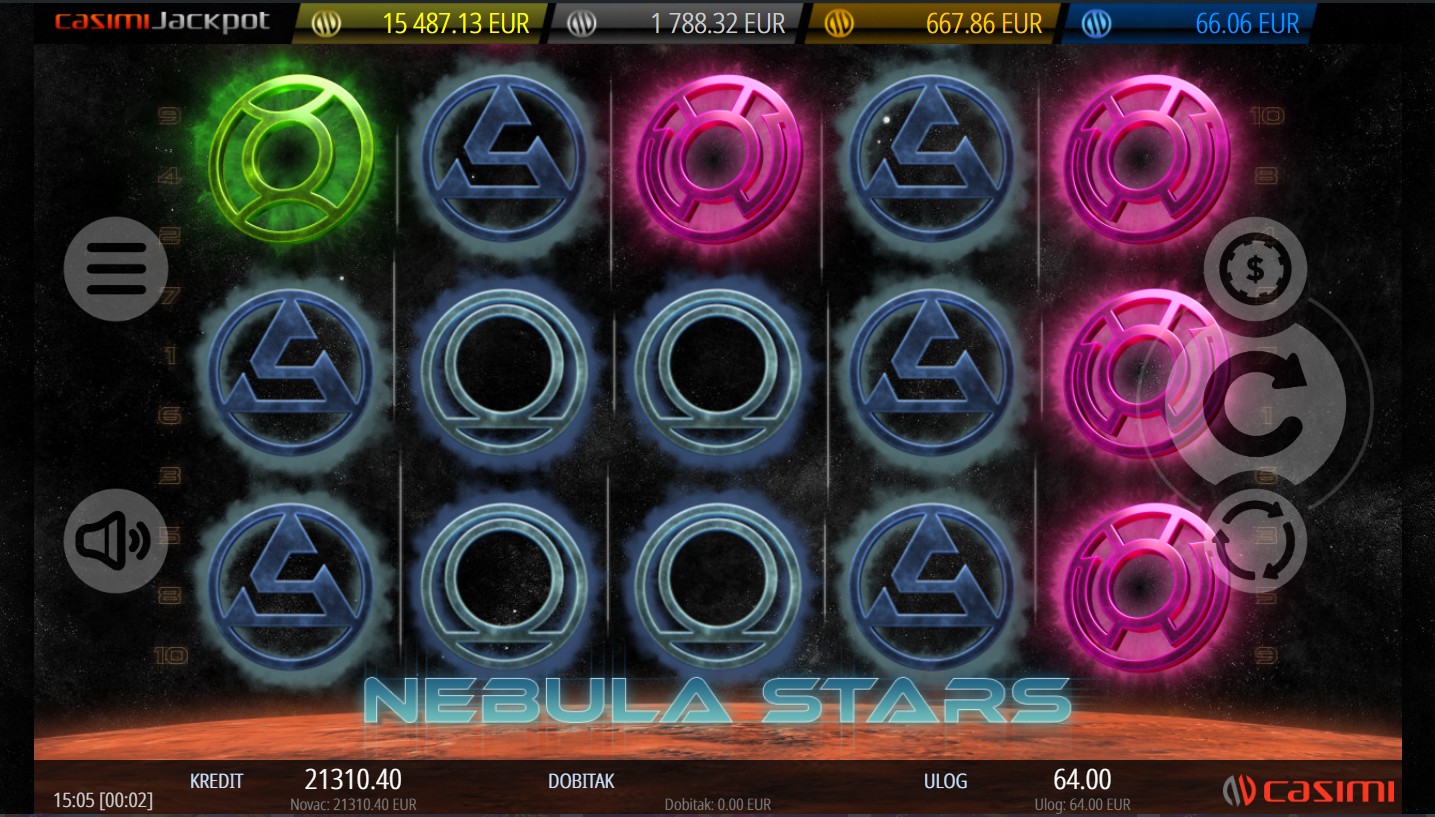Click the Casimi brand logo
1435x817 pixels.
click(1308, 791)
